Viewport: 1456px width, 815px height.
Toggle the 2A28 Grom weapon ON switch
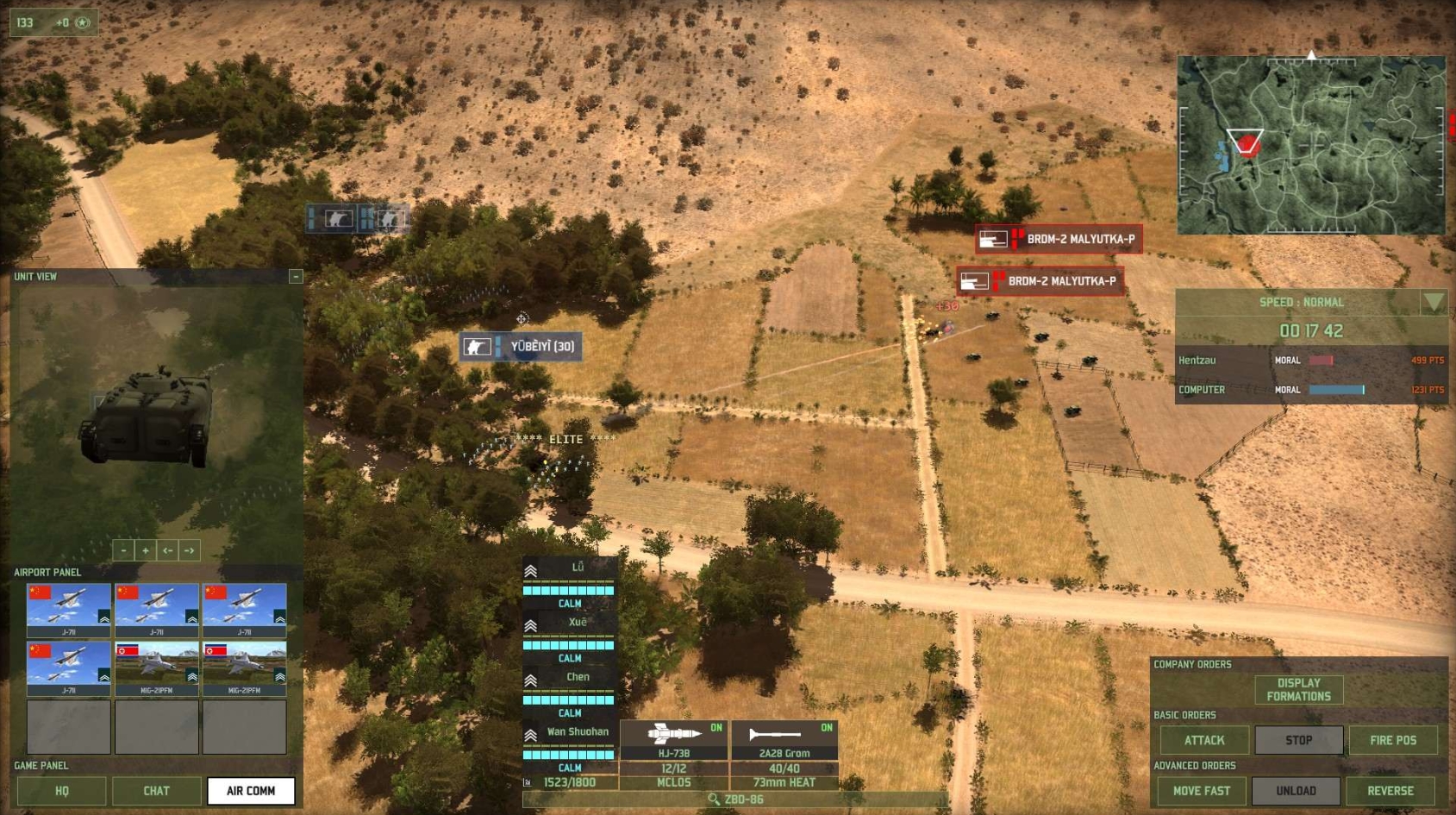coord(828,727)
